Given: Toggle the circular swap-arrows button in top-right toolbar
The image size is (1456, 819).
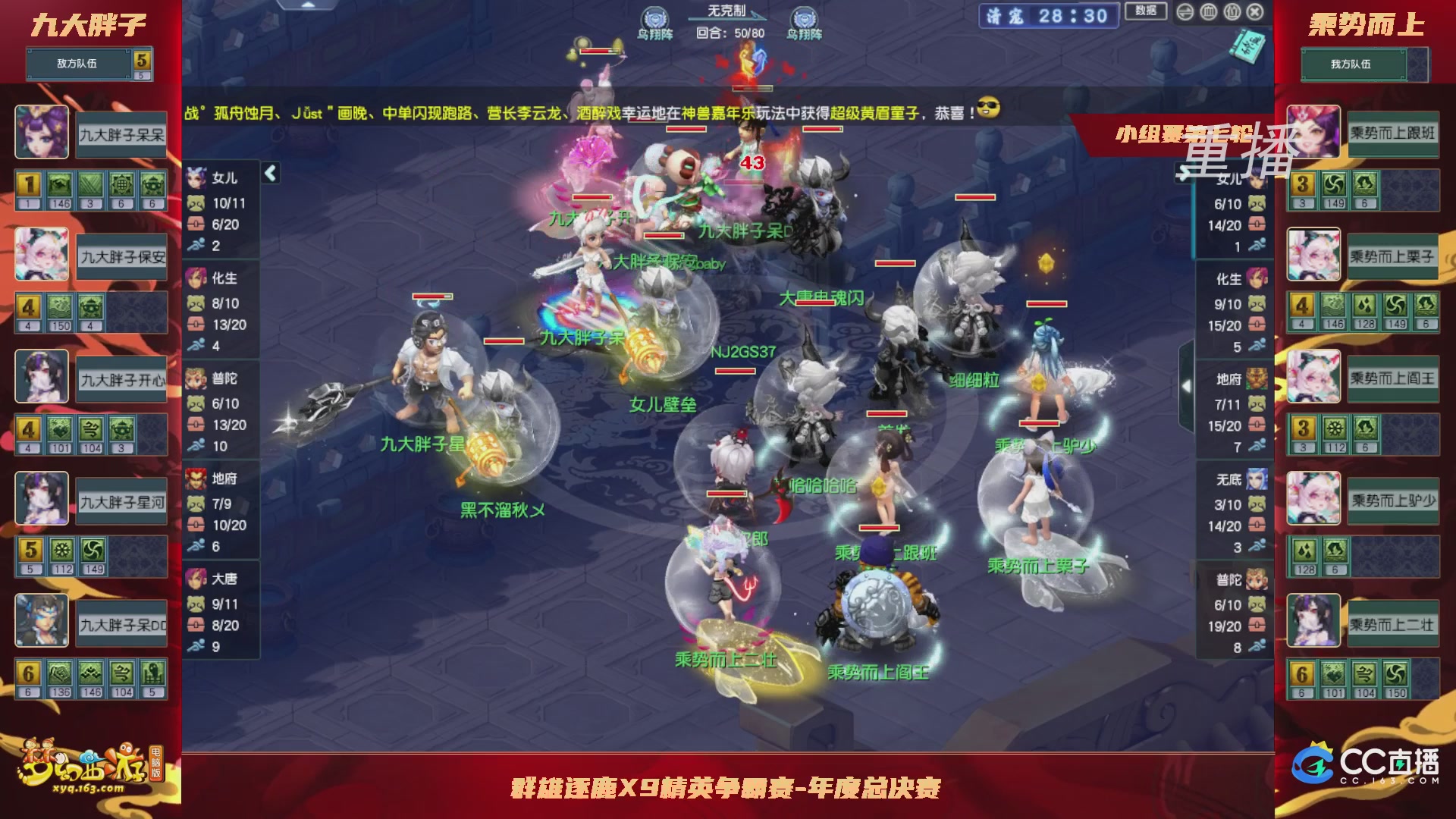Looking at the screenshot, I should point(1185,11).
